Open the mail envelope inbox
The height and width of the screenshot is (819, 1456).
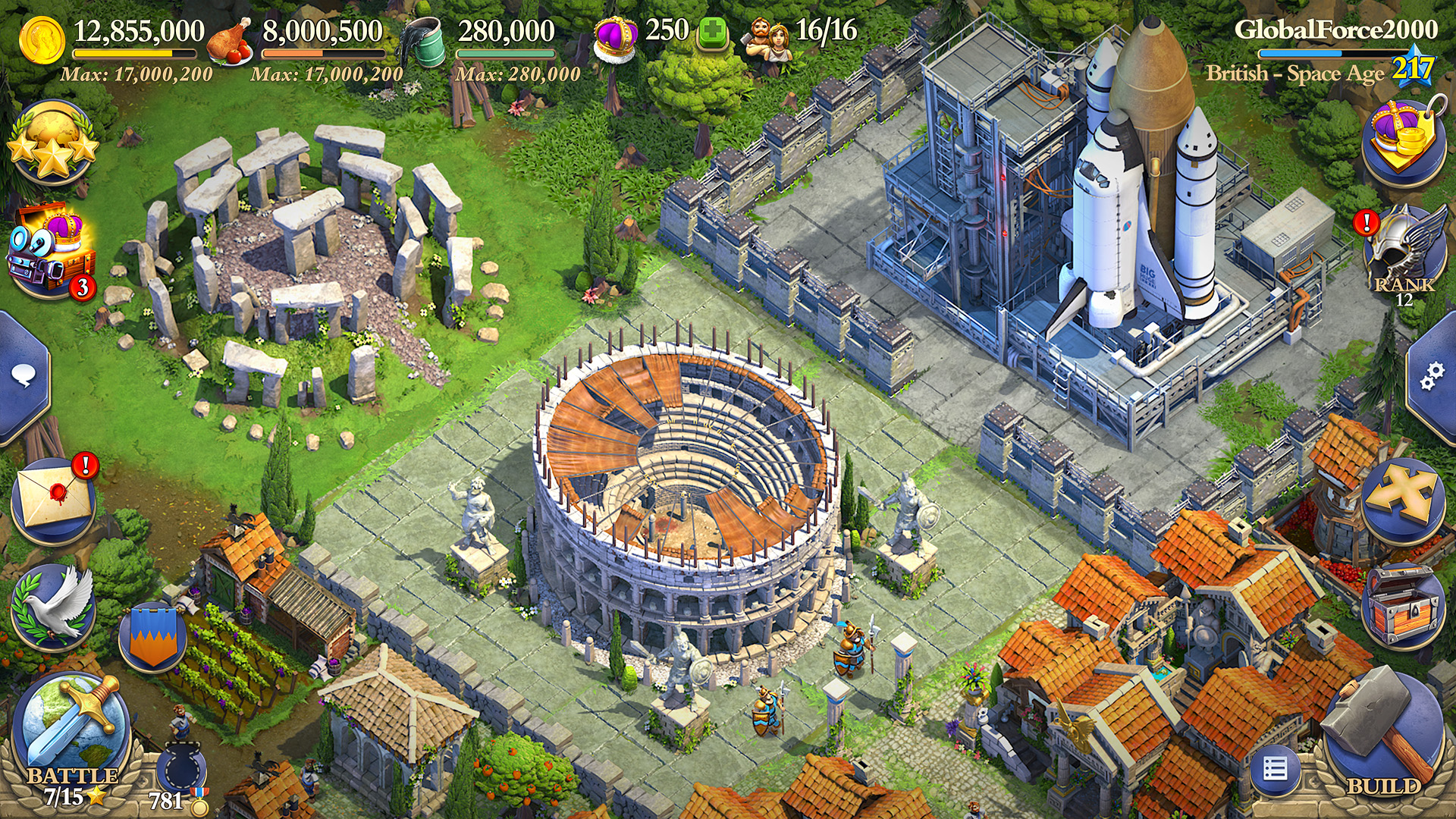coord(53,500)
